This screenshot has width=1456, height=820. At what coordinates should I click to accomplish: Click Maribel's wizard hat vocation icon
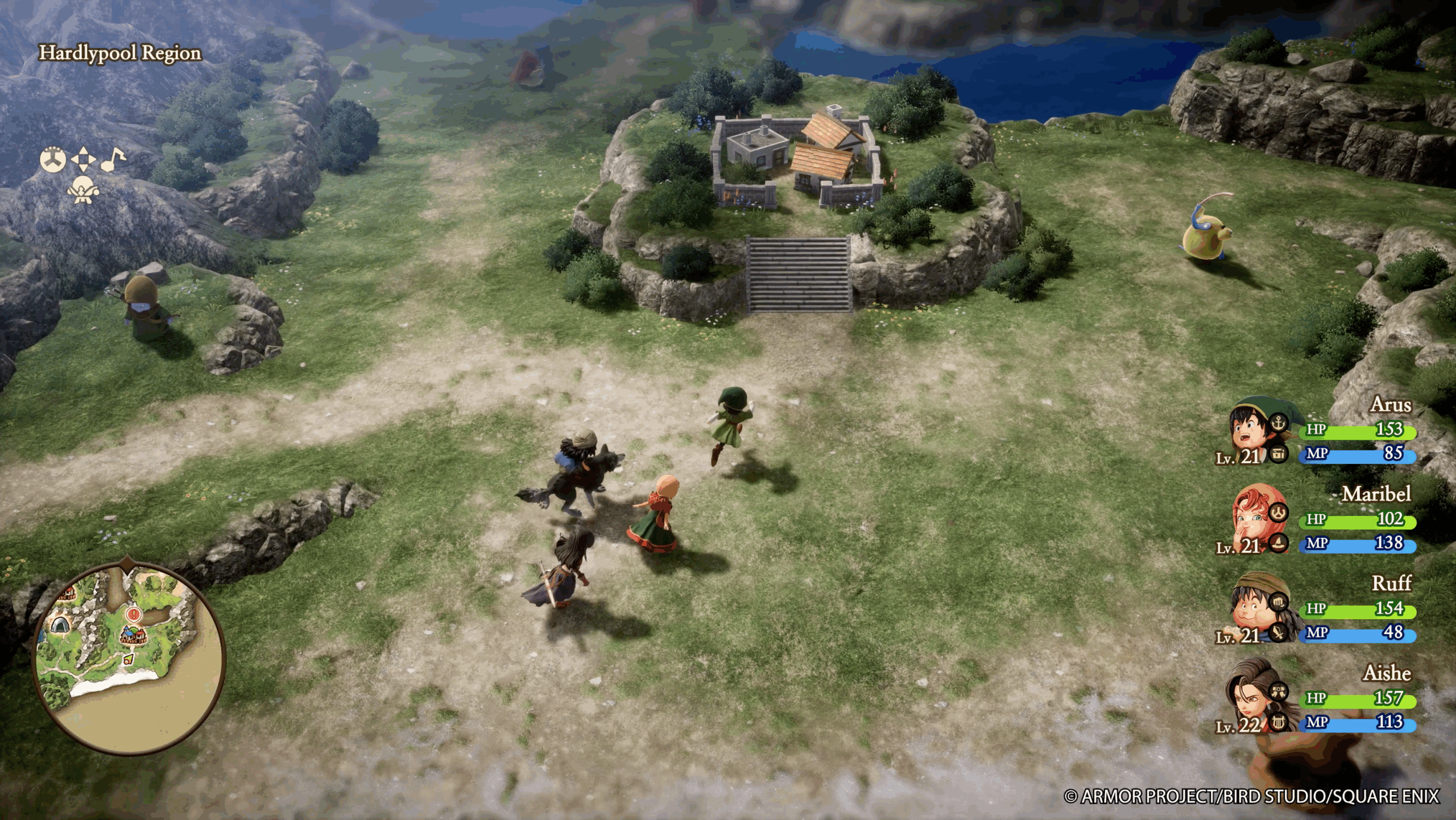1279,542
